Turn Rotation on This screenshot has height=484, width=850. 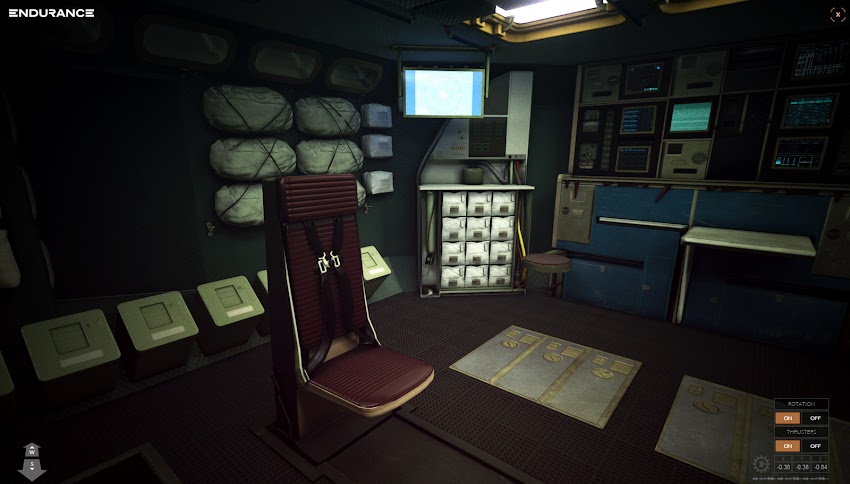(788, 418)
